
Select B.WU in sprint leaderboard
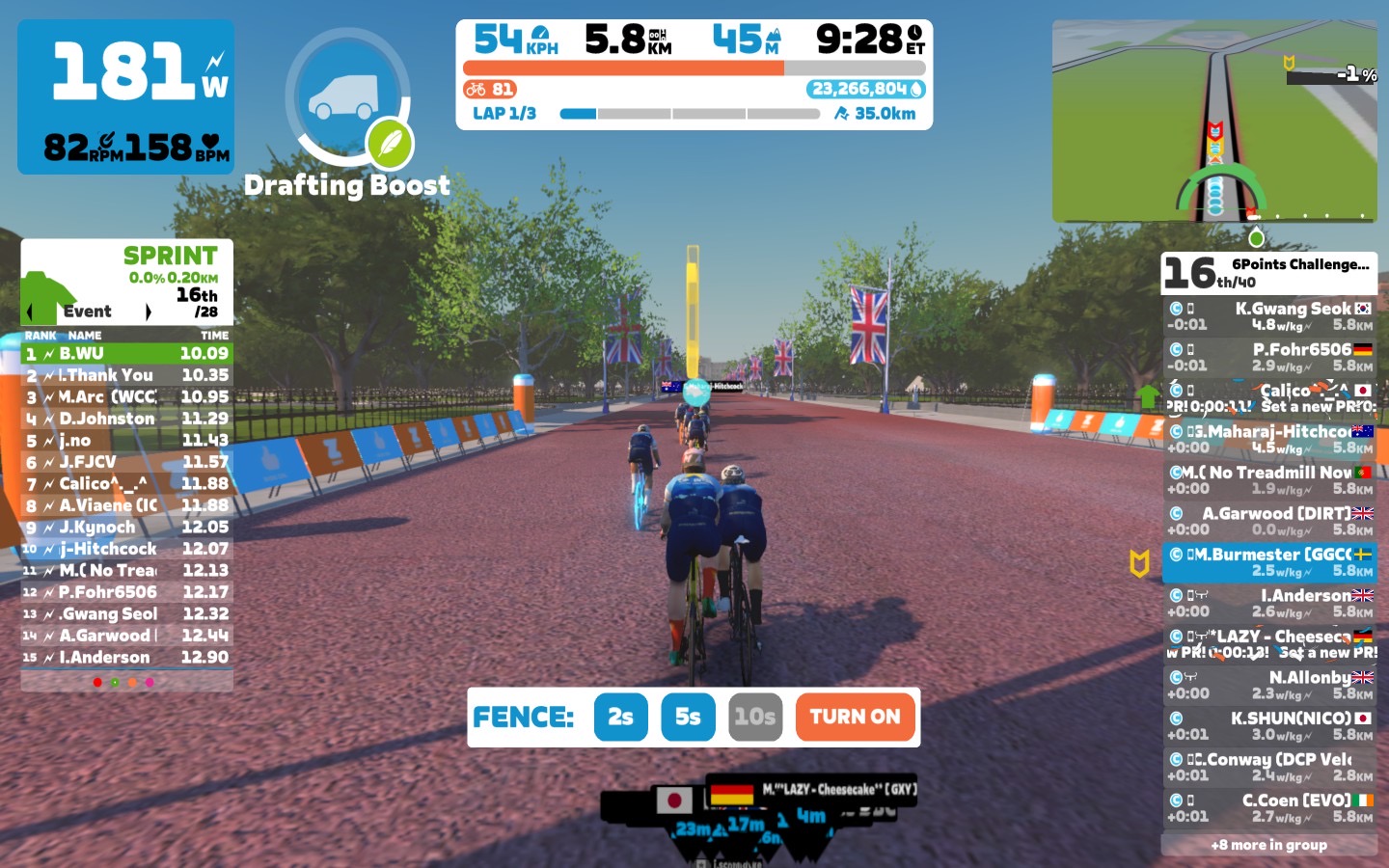coord(126,354)
